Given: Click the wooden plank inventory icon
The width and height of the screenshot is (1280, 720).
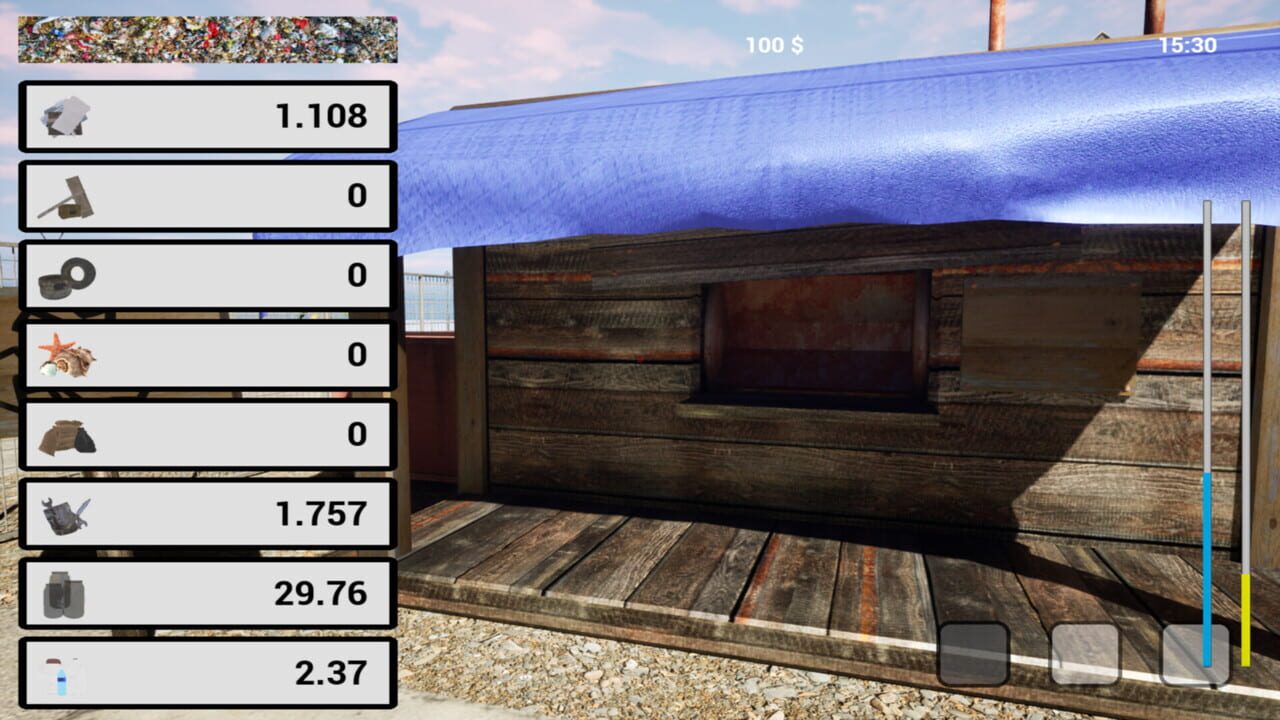Looking at the screenshot, I should click(x=64, y=196).
